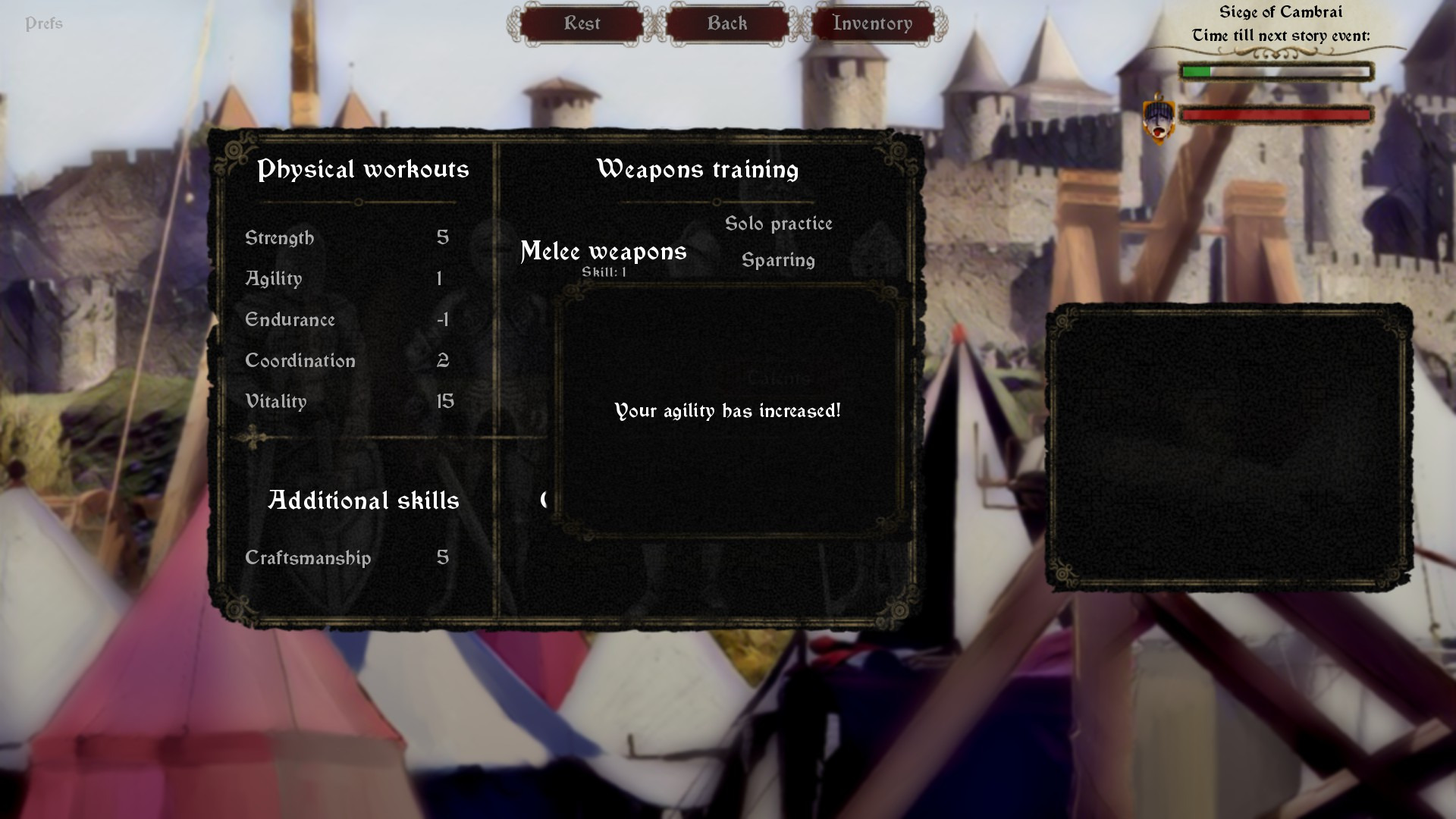Click the Rest button

pyautogui.click(x=582, y=24)
